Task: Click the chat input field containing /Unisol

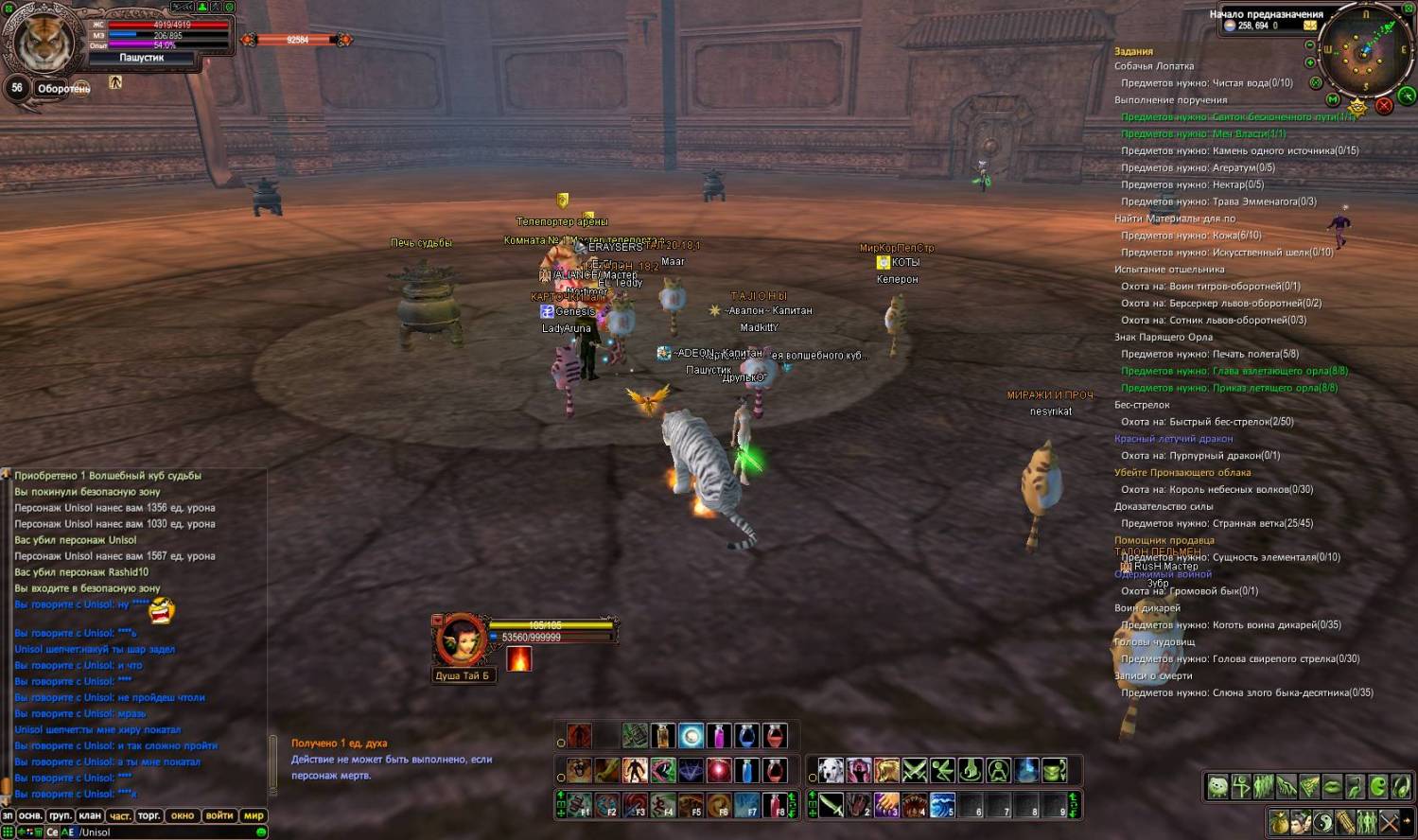Action: coord(161,832)
